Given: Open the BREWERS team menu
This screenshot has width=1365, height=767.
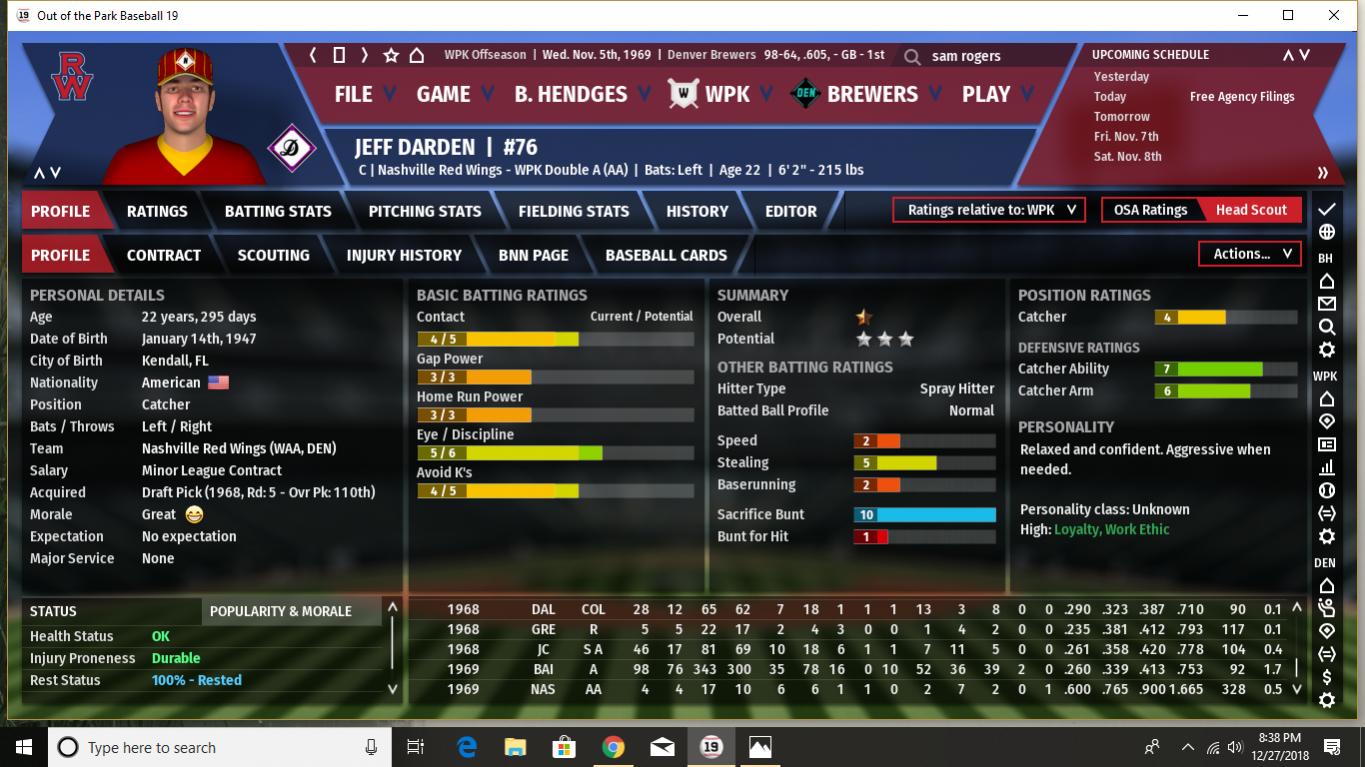Looking at the screenshot, I should coord(871,94).
